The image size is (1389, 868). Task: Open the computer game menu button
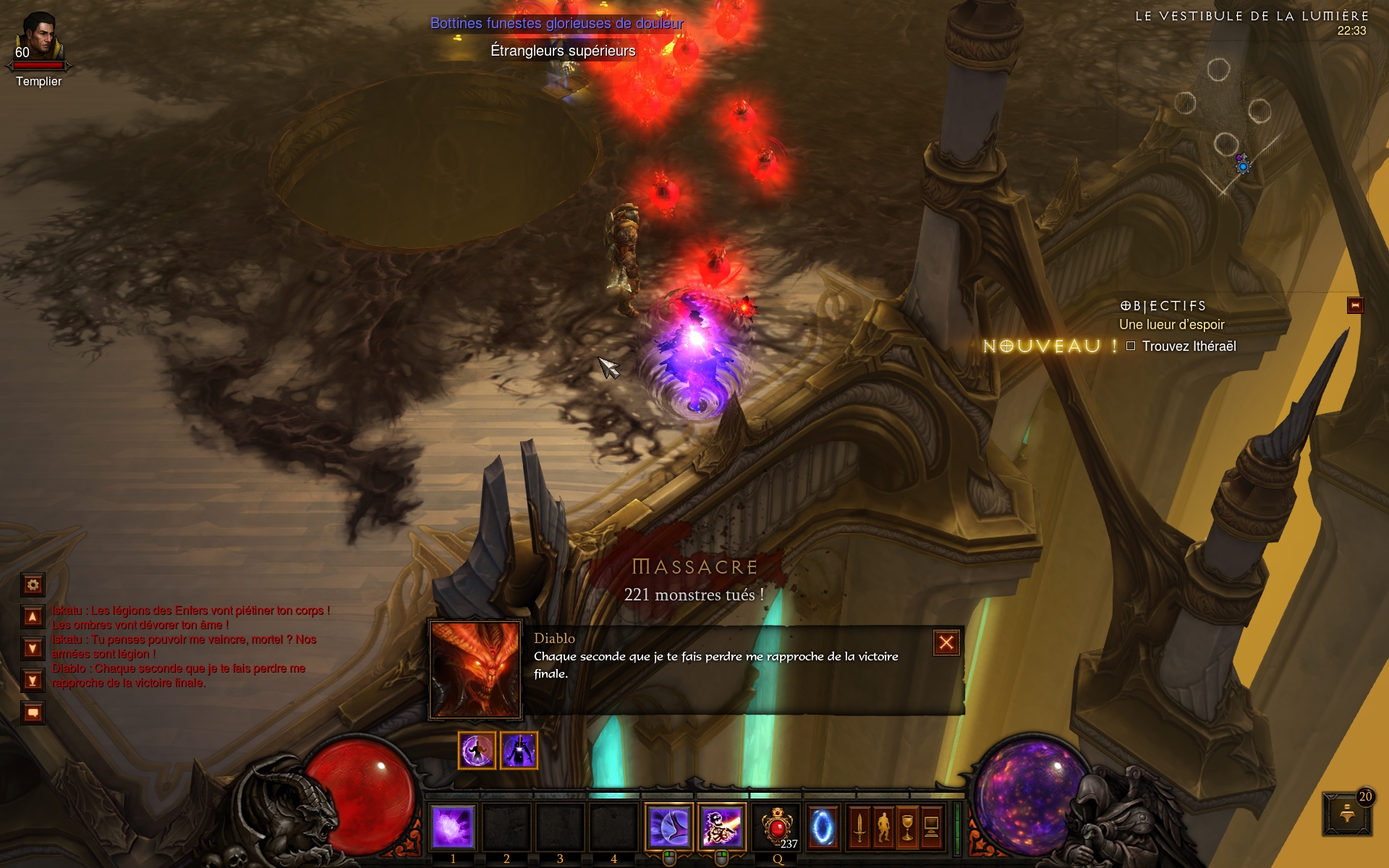(x=932, y=827)
